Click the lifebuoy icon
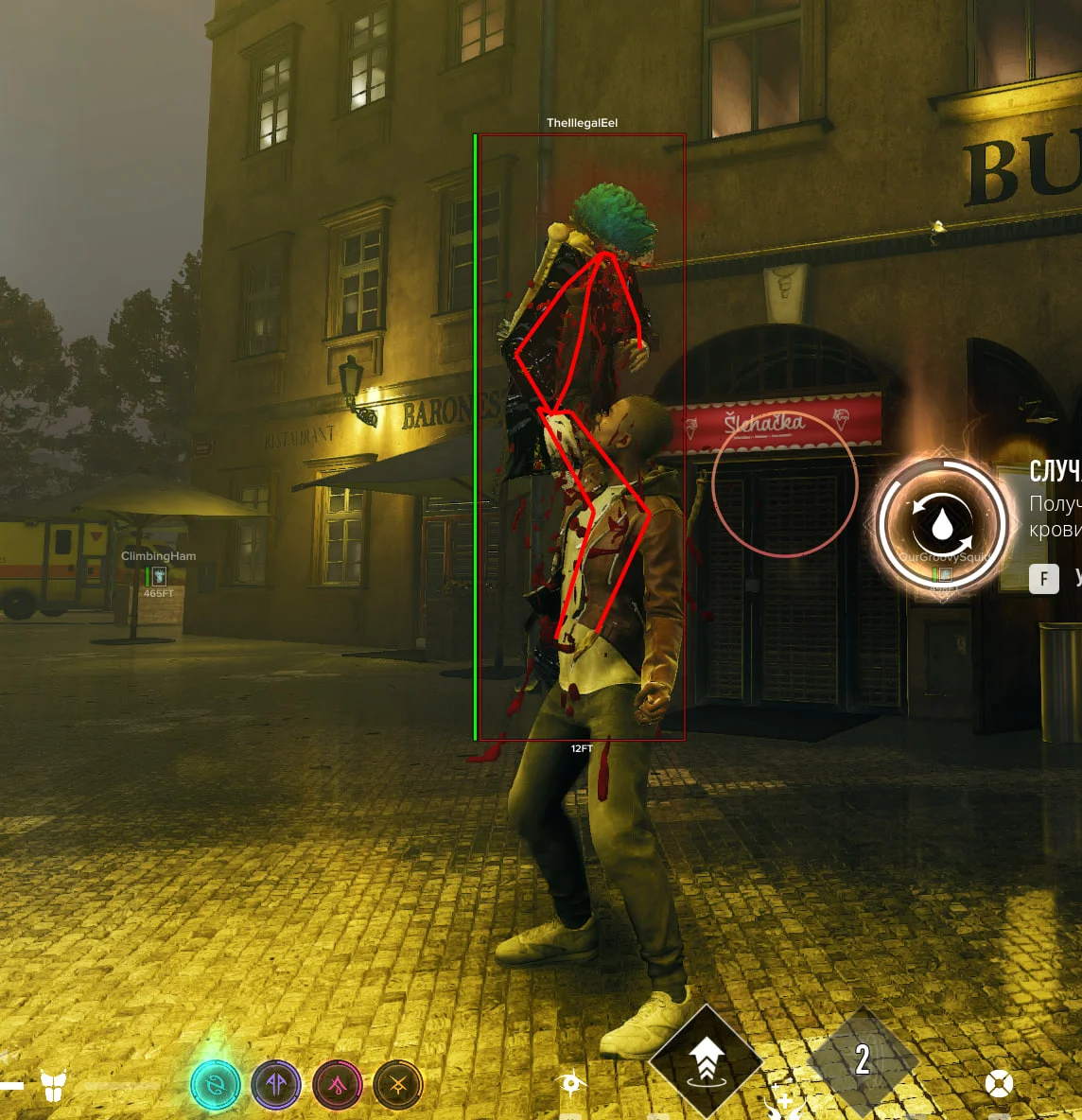Viewport: 1082px width, 1120px height. pos(999,1084)
